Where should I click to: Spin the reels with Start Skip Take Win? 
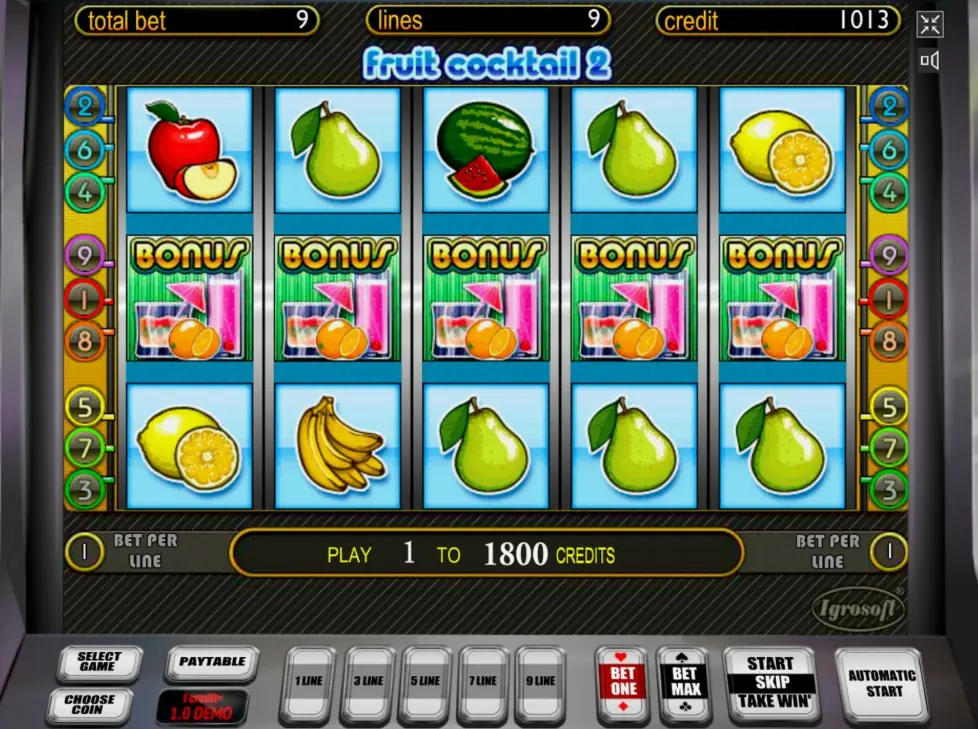click(770, 683)
